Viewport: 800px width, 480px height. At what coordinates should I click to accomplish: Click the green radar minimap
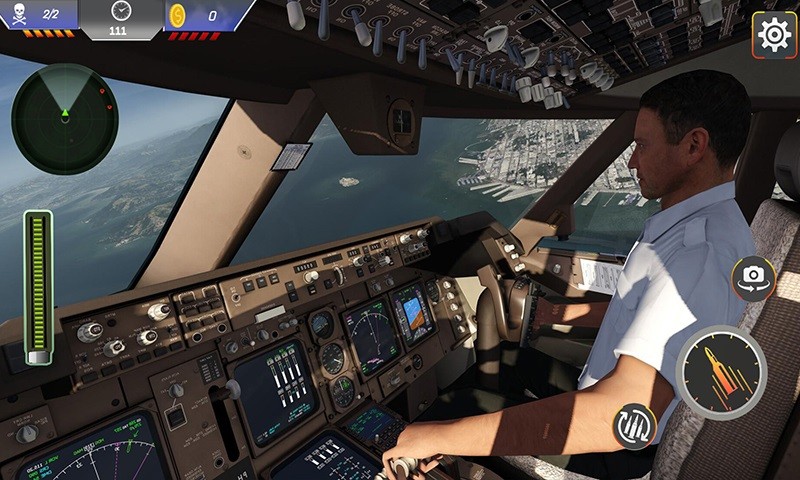64,118
